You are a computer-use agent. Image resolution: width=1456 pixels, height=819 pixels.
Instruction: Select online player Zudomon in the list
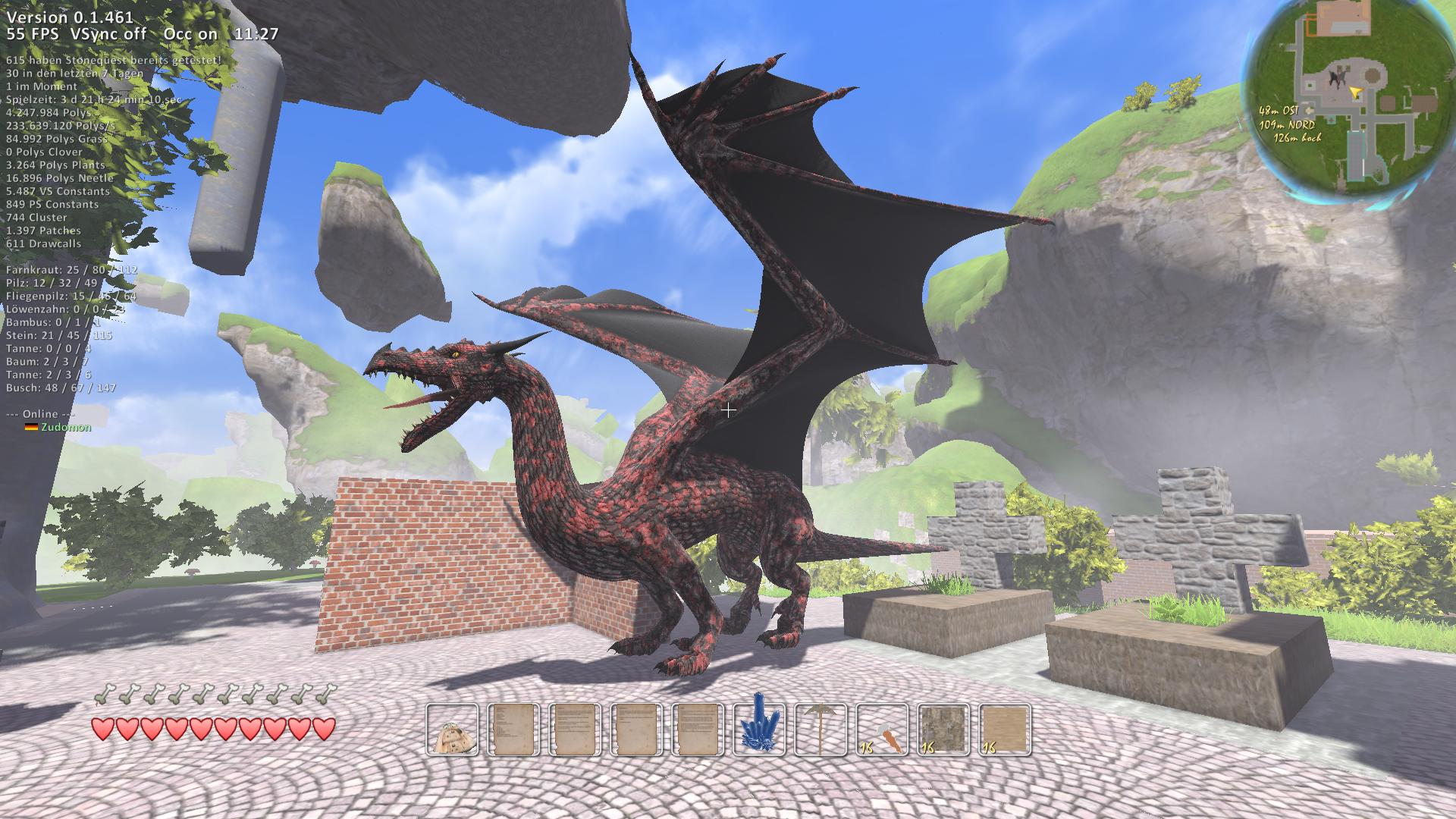click(65, 427)
